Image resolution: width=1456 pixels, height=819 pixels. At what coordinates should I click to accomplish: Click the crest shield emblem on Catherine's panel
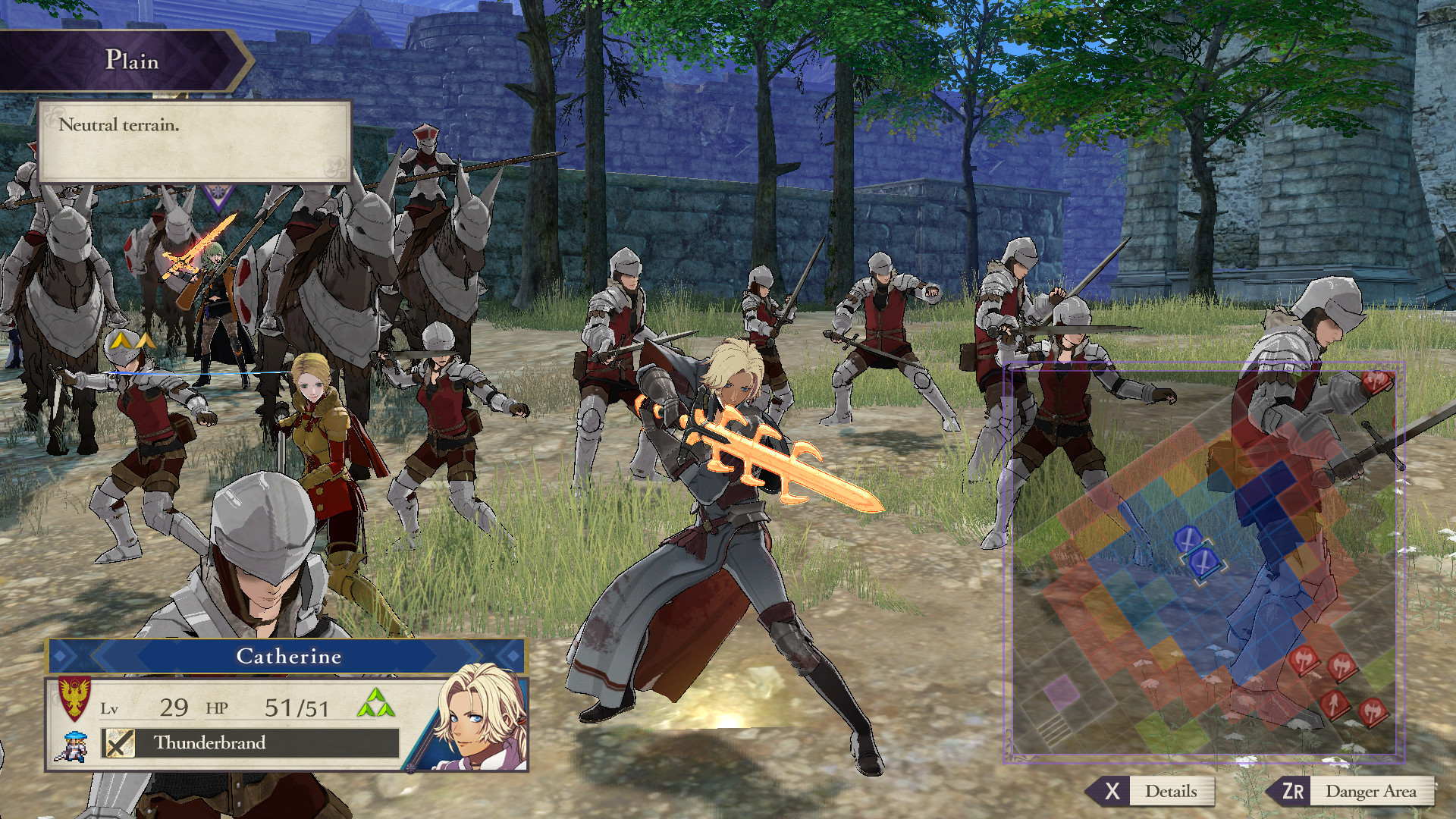[x=74, y=698]
